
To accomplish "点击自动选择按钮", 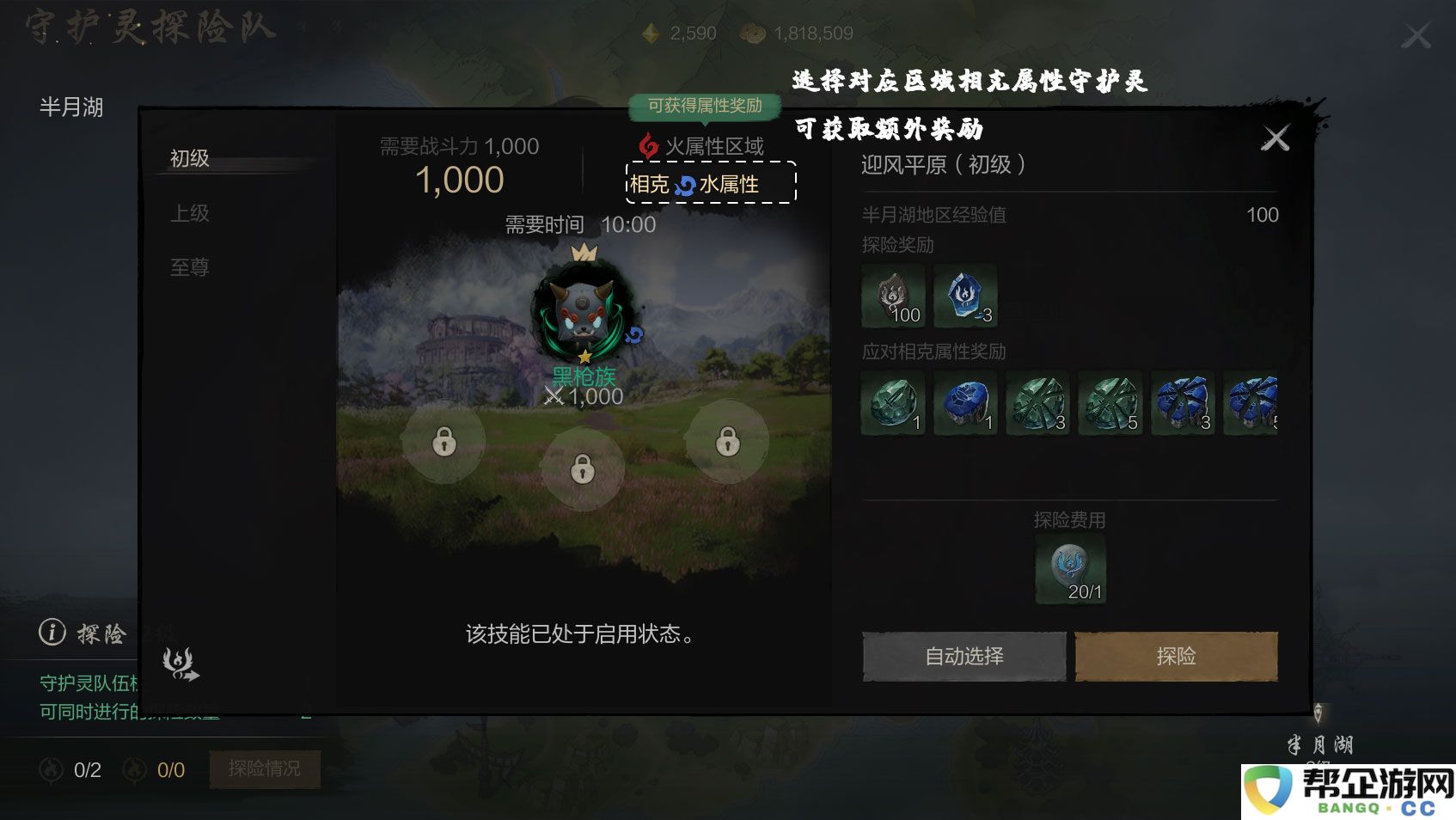I will coord(963,656).
